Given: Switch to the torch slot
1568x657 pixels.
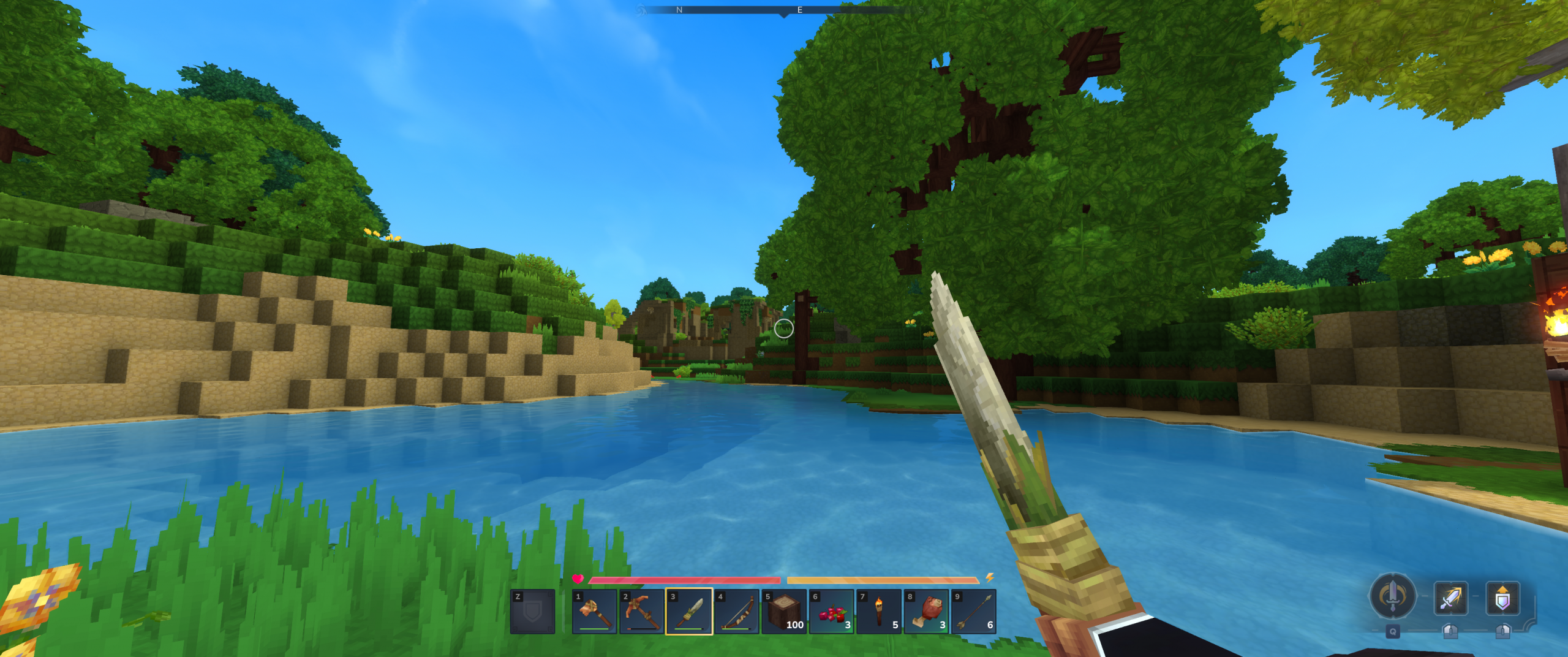Looking at the screenshot, I should click(878, 612).
